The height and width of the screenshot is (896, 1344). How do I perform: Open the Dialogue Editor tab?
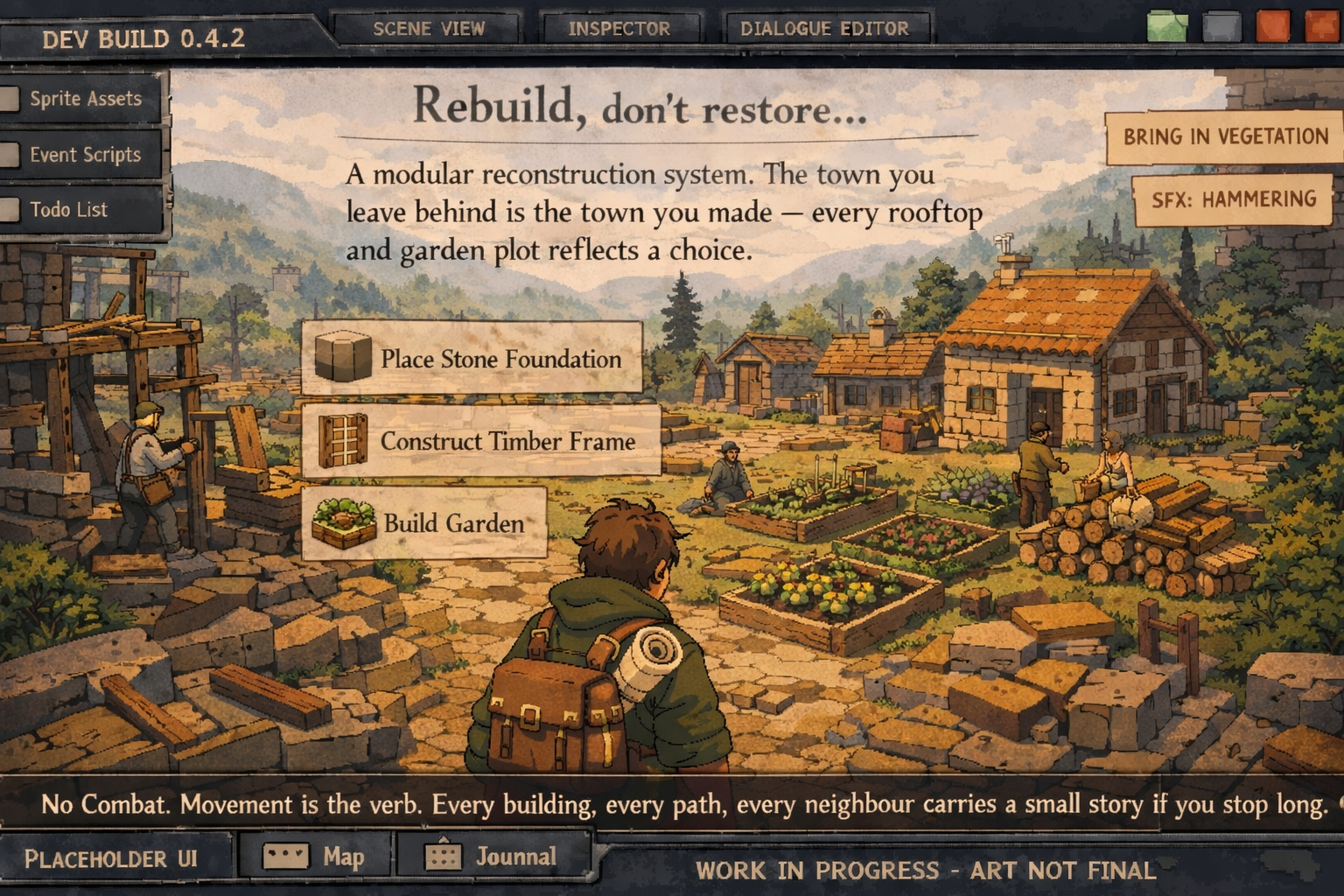click(823, 27)
